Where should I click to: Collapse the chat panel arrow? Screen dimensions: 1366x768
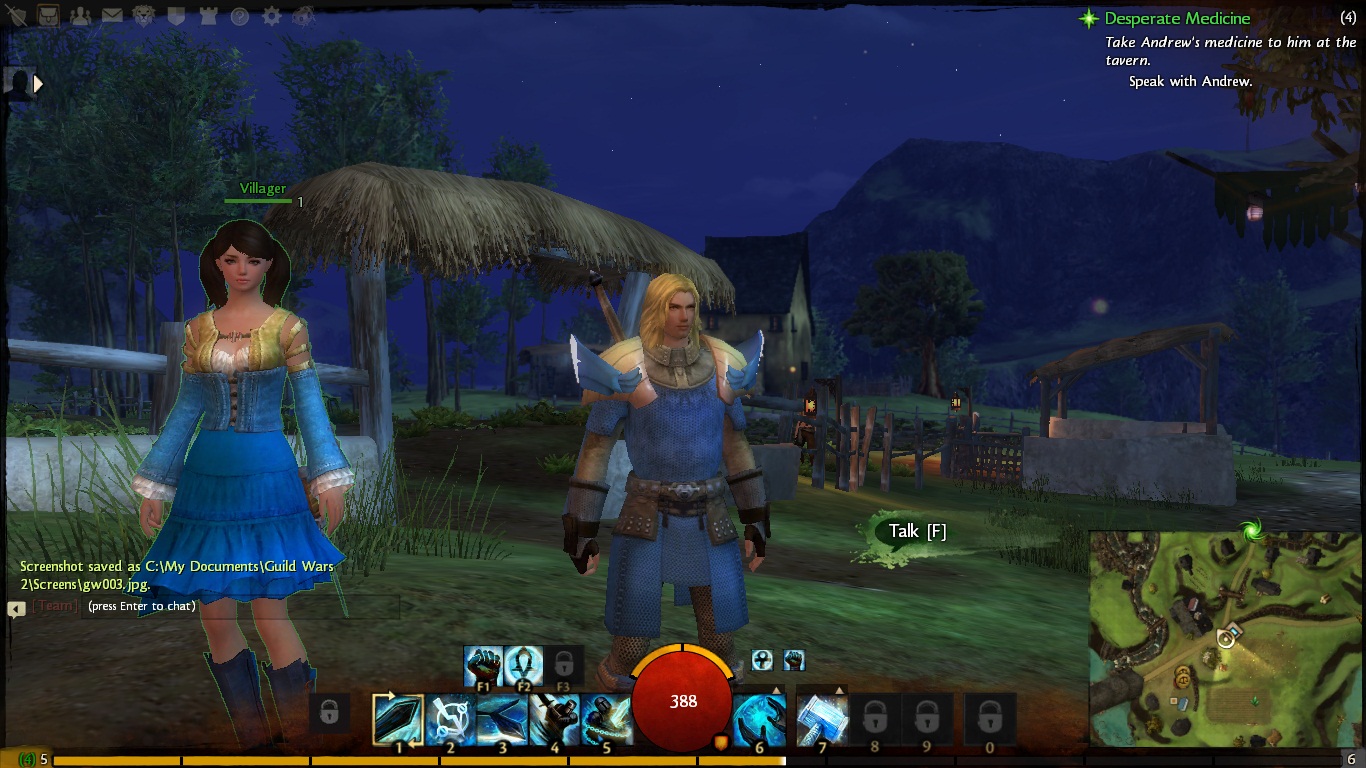tap(16, 608)
